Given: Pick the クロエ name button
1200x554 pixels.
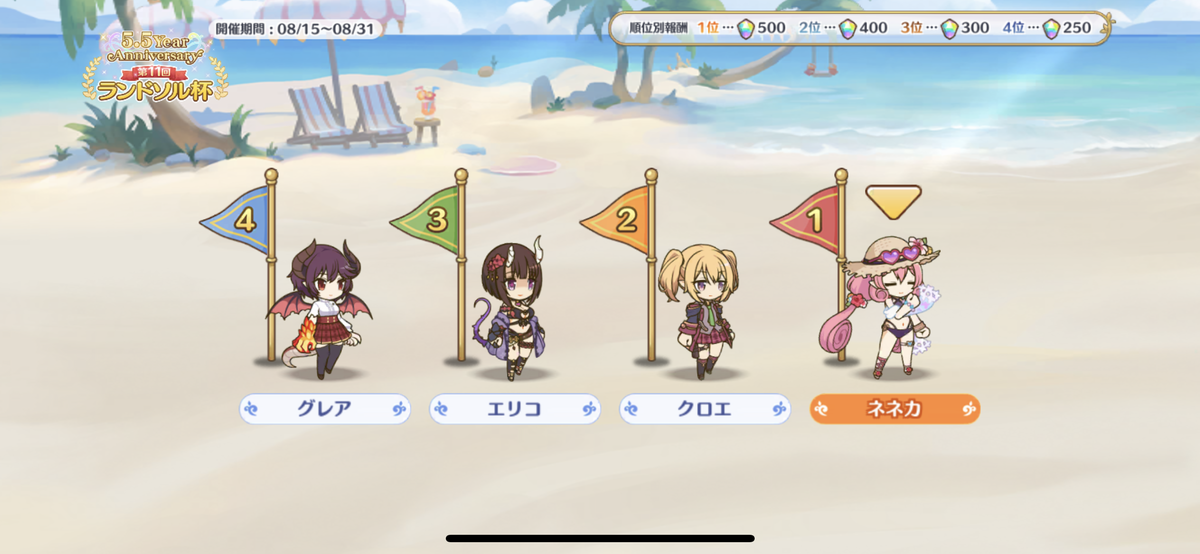Looking at the screenshot, I should coord(705,409).
